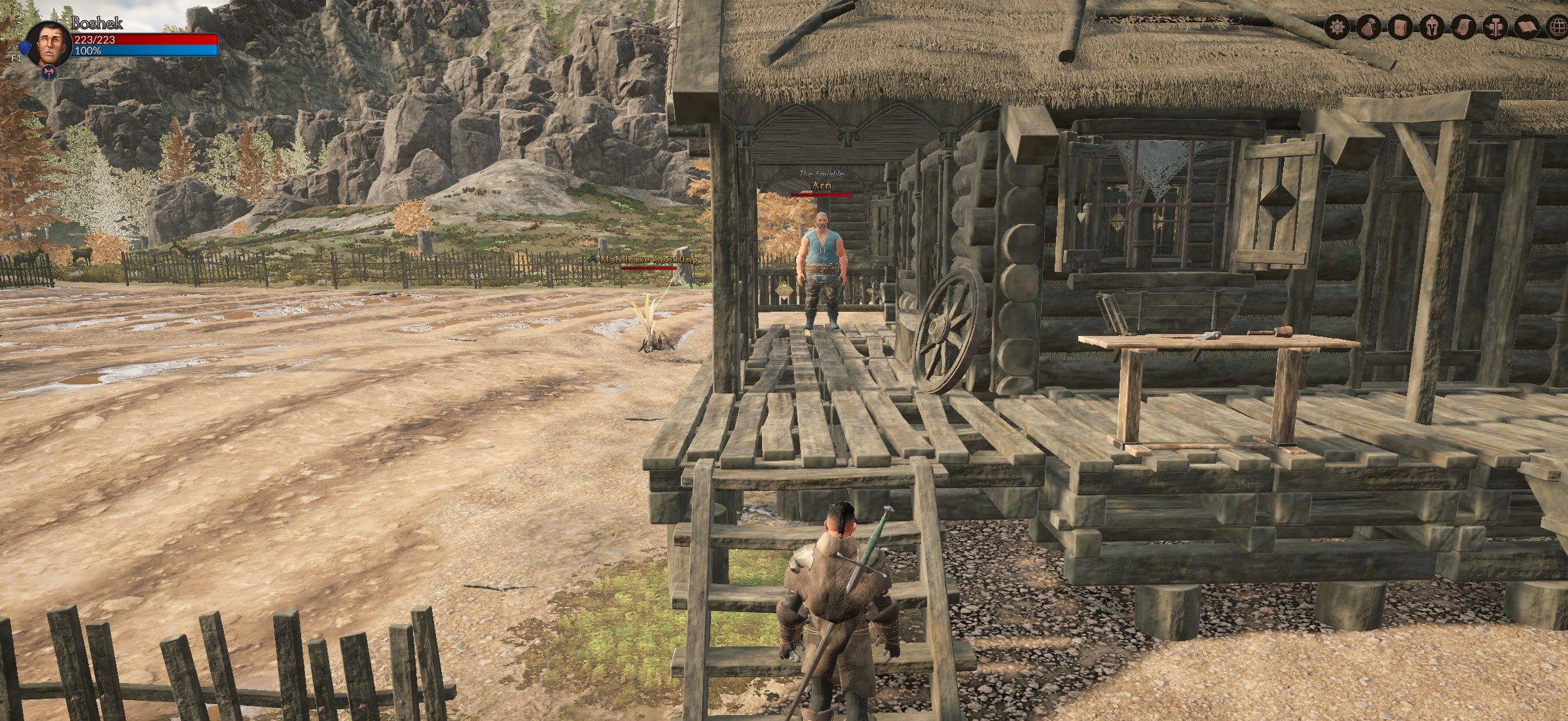Open the tied sack icon menu

point(1368,28)
